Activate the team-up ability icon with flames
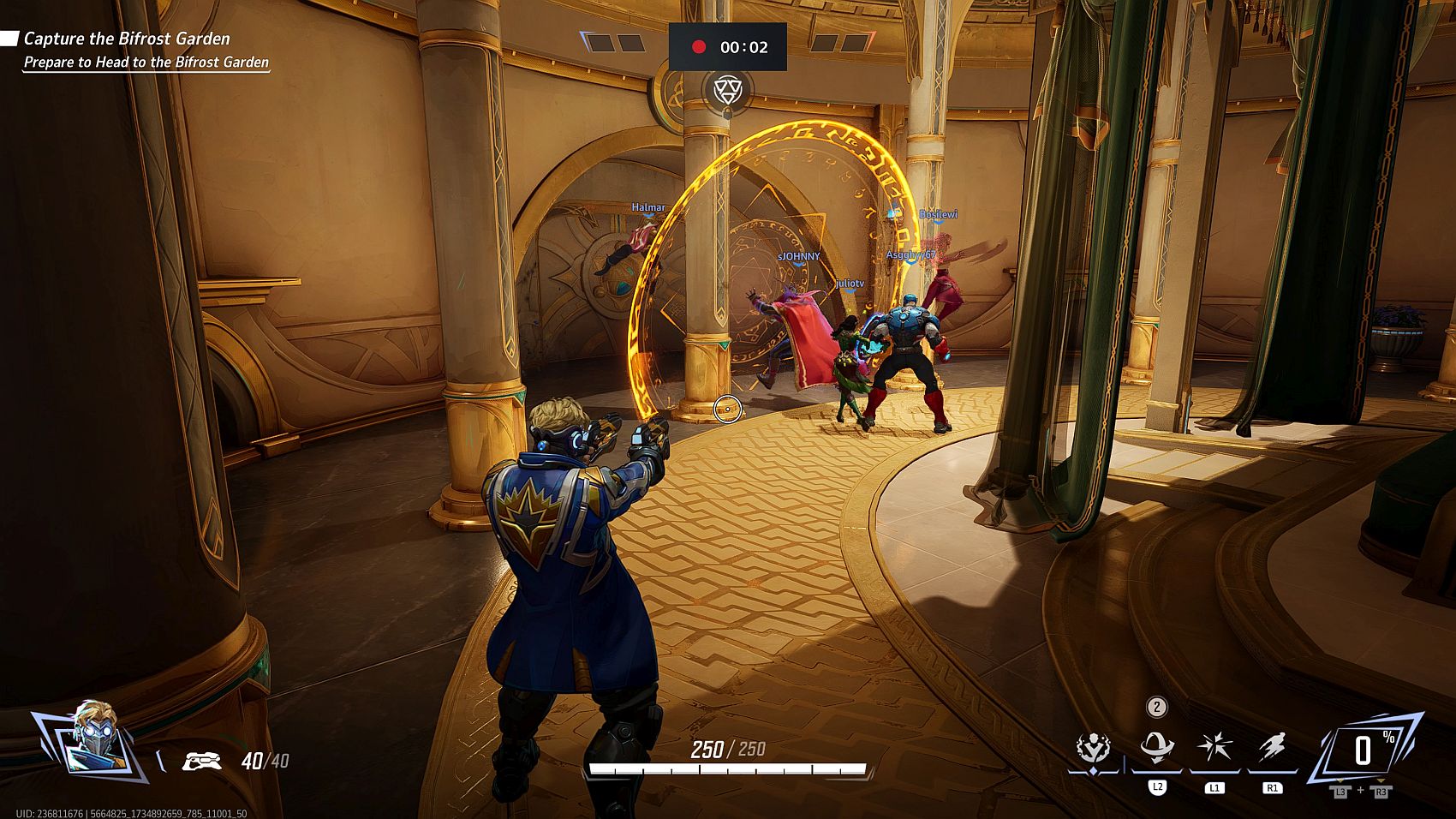The width and height of the screenshot is (1456, 819). pyautogui.click(x=1094, y=749)
